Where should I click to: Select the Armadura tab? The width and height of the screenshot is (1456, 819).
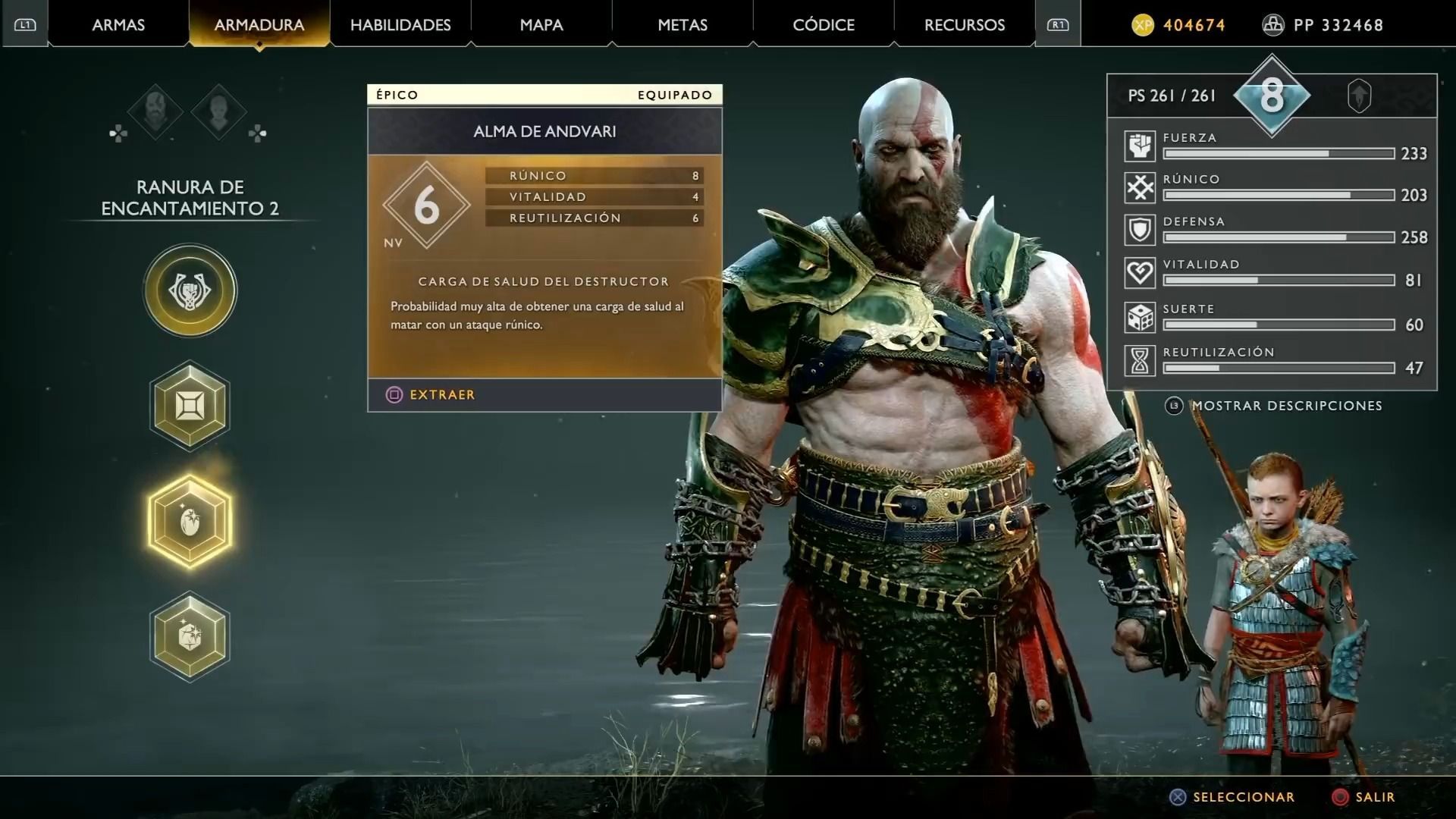click(x=259, y=25)
